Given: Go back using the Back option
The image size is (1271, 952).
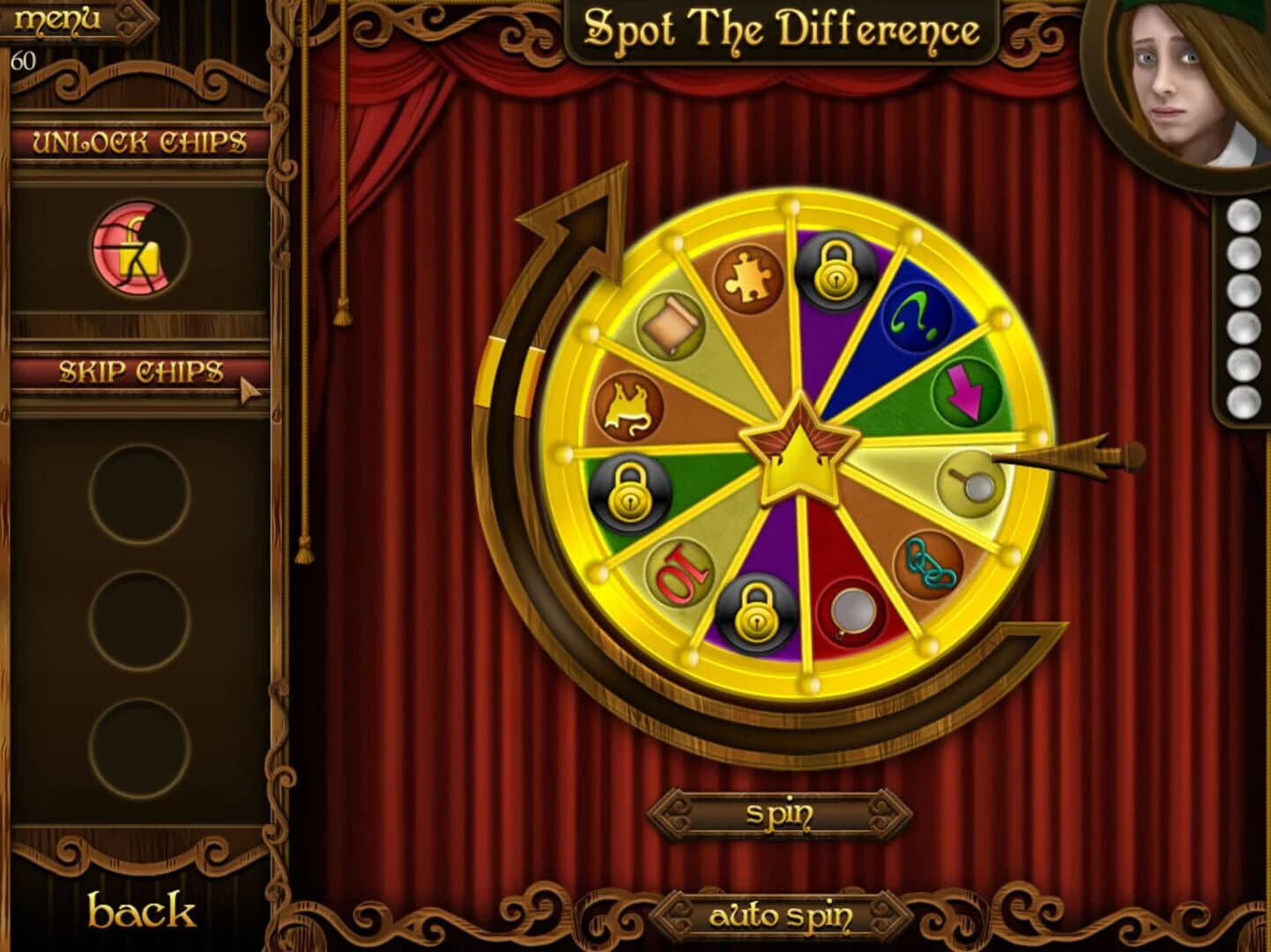Looking at the screenshot, I should point(144,912).
